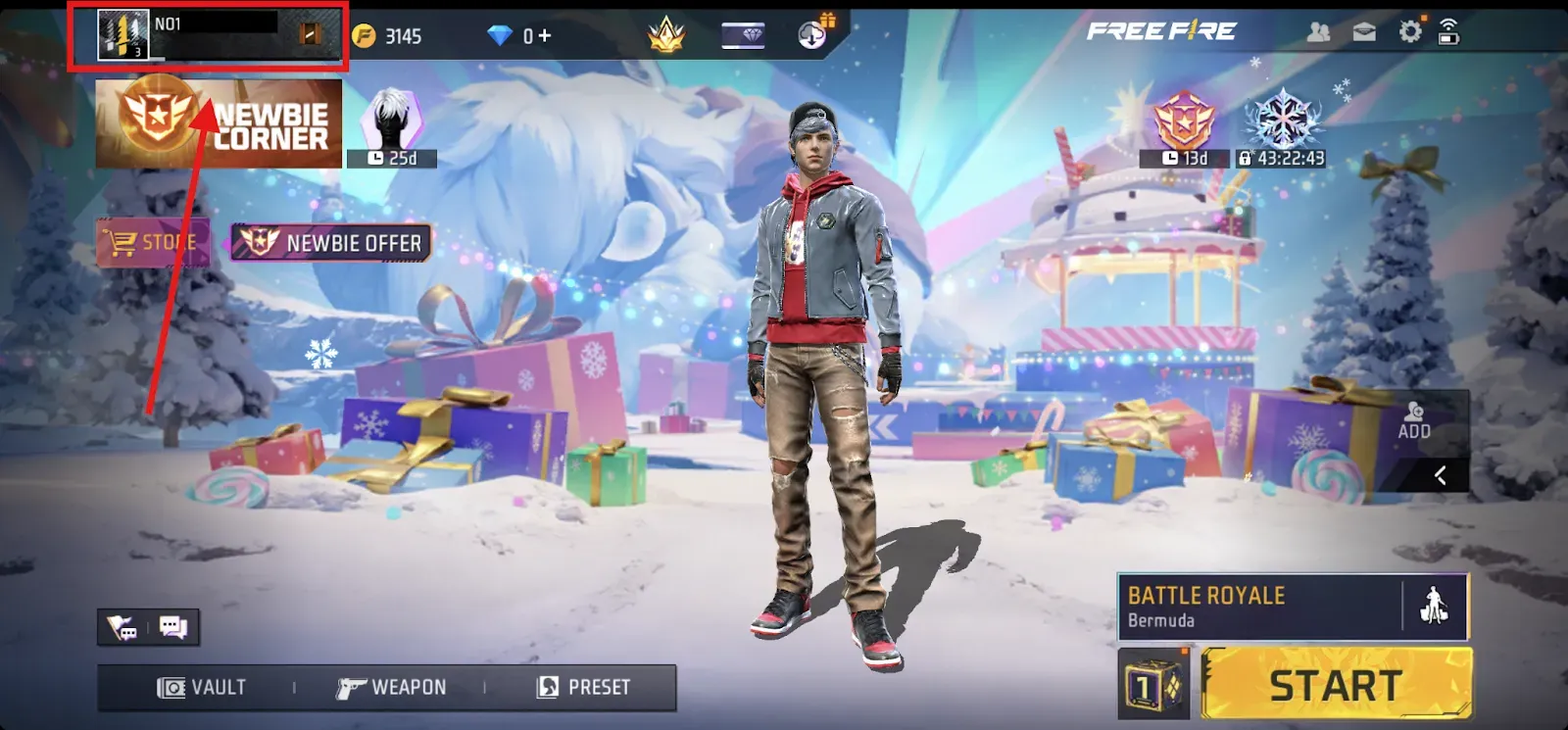Open the mail envelope icon
The width and height of the screenshot is (1568, 730).
[x=1364, y=32]
